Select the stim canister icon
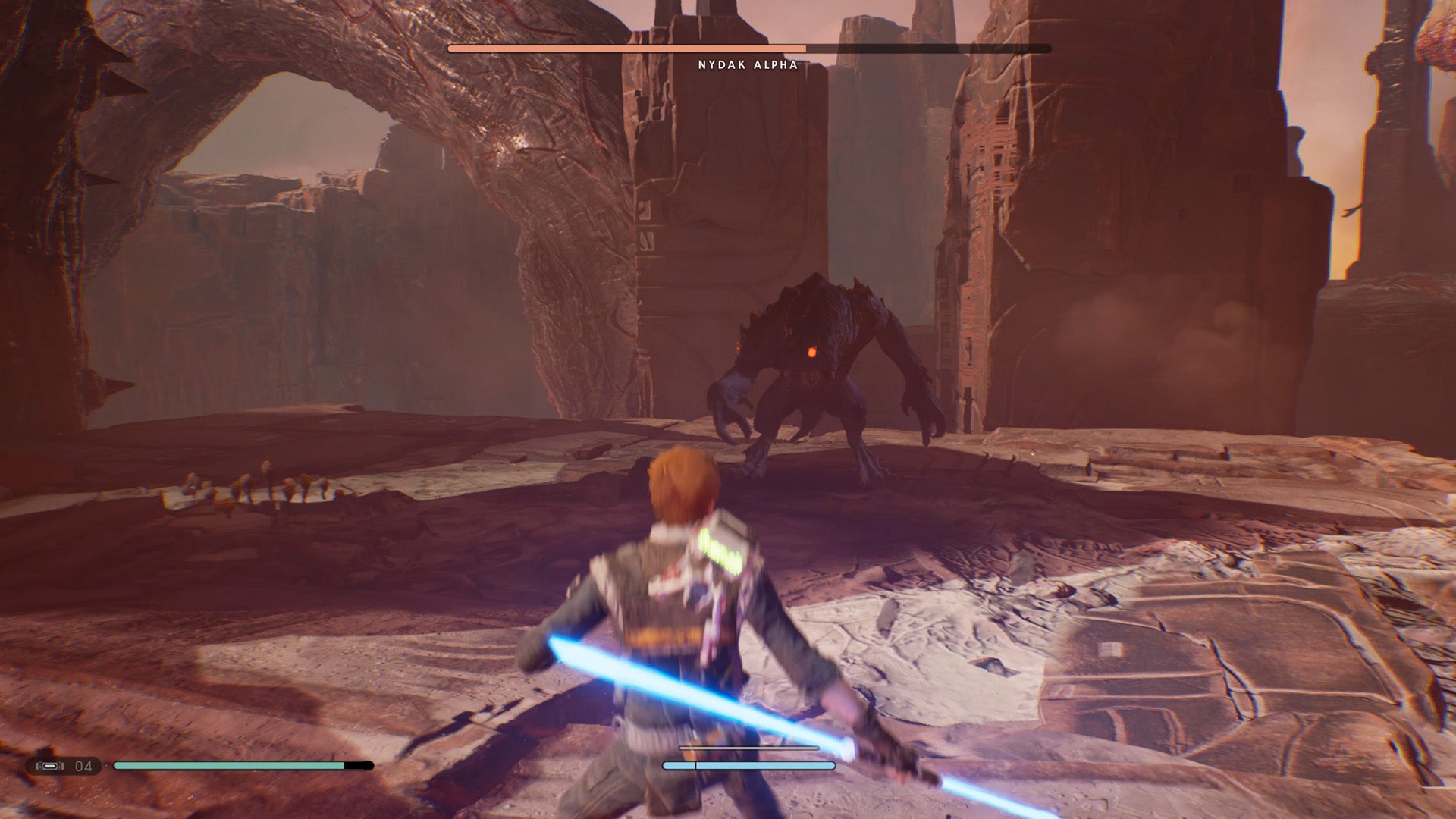The image size is (1456, 819). [50, 766]
